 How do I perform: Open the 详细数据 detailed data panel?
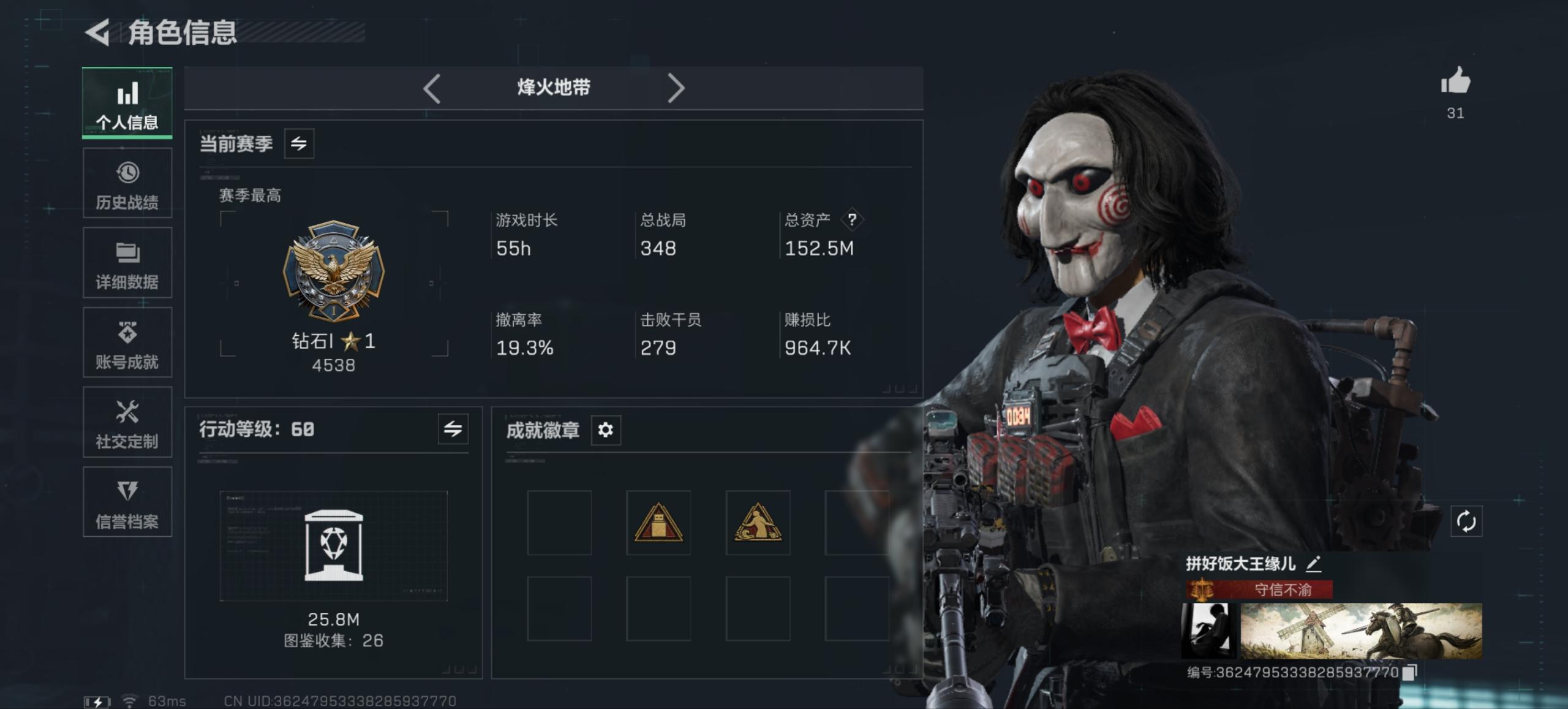click(x=127, y=263)
